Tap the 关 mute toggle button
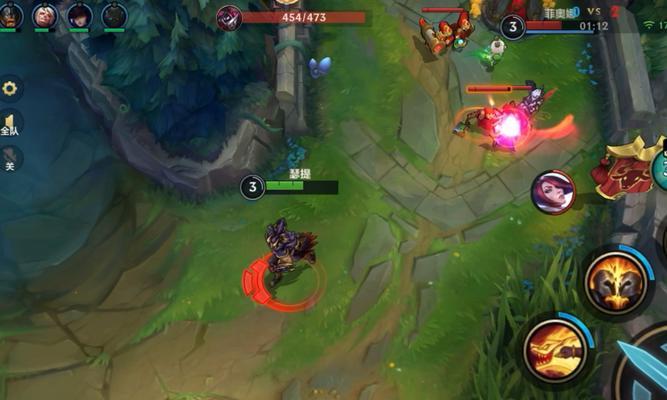The height and width of the screenshot is (400, 667). pyautogui.click(x=10, y=160)
